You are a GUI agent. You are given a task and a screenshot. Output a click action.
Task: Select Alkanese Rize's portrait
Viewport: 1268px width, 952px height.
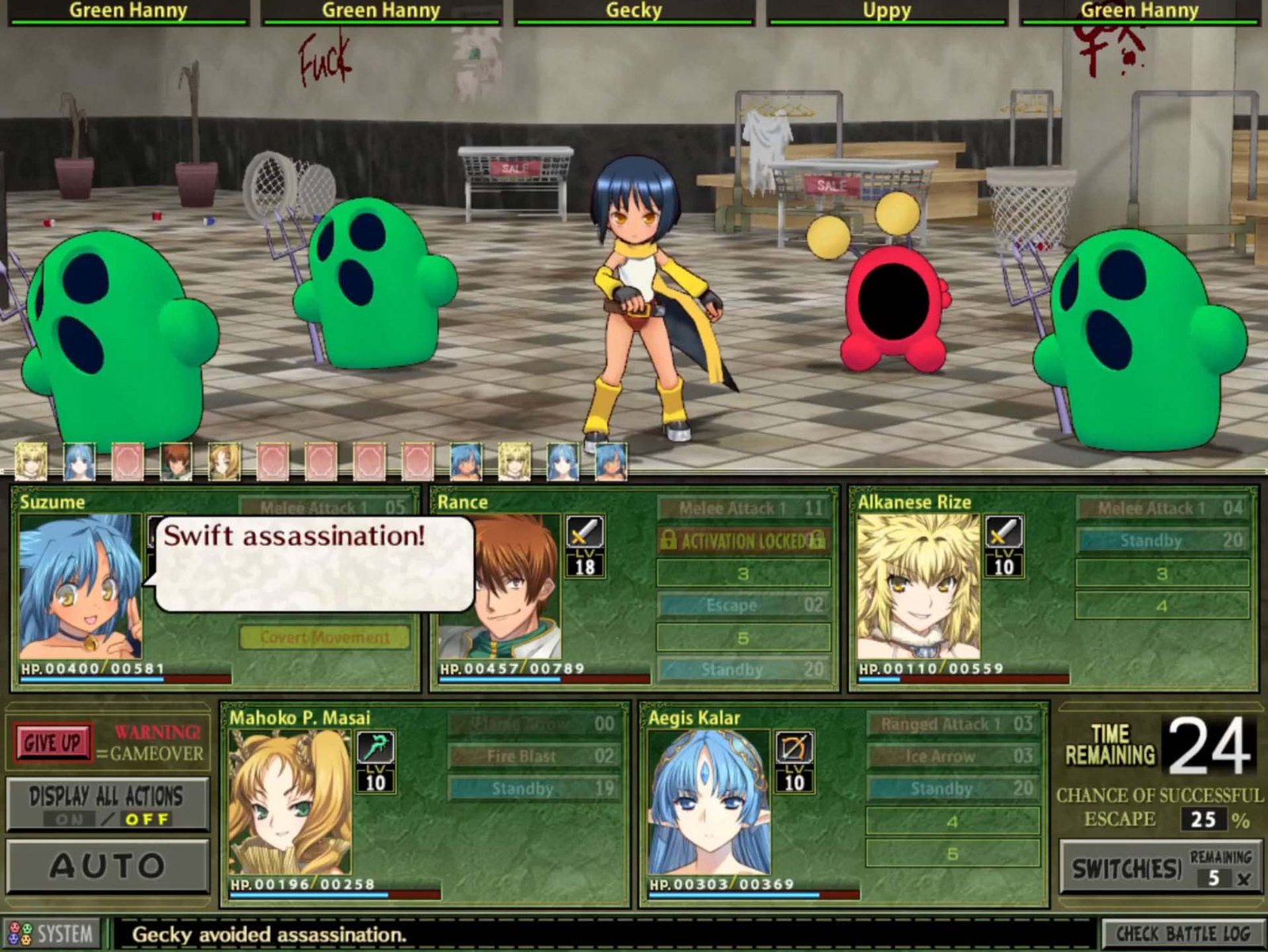click(918, 587)
